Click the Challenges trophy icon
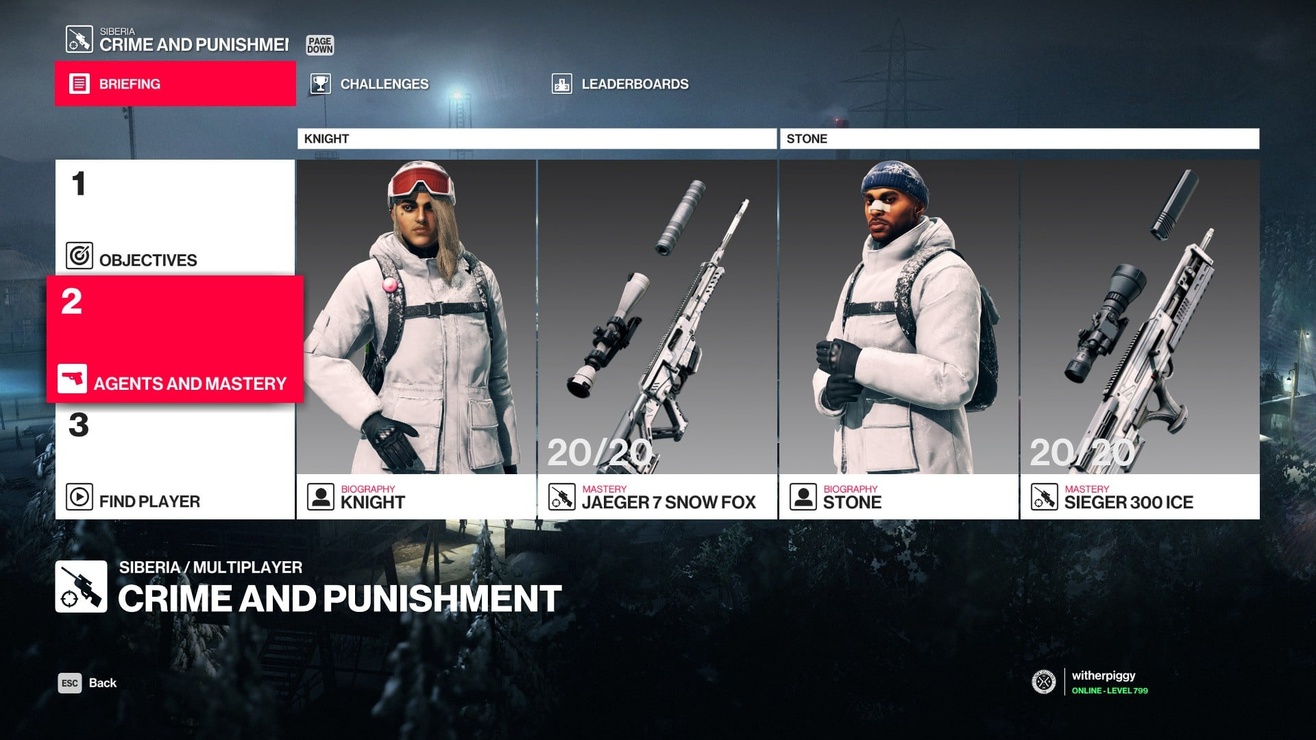Viewport: 1316px width, 740px height. tap(320, 84)
